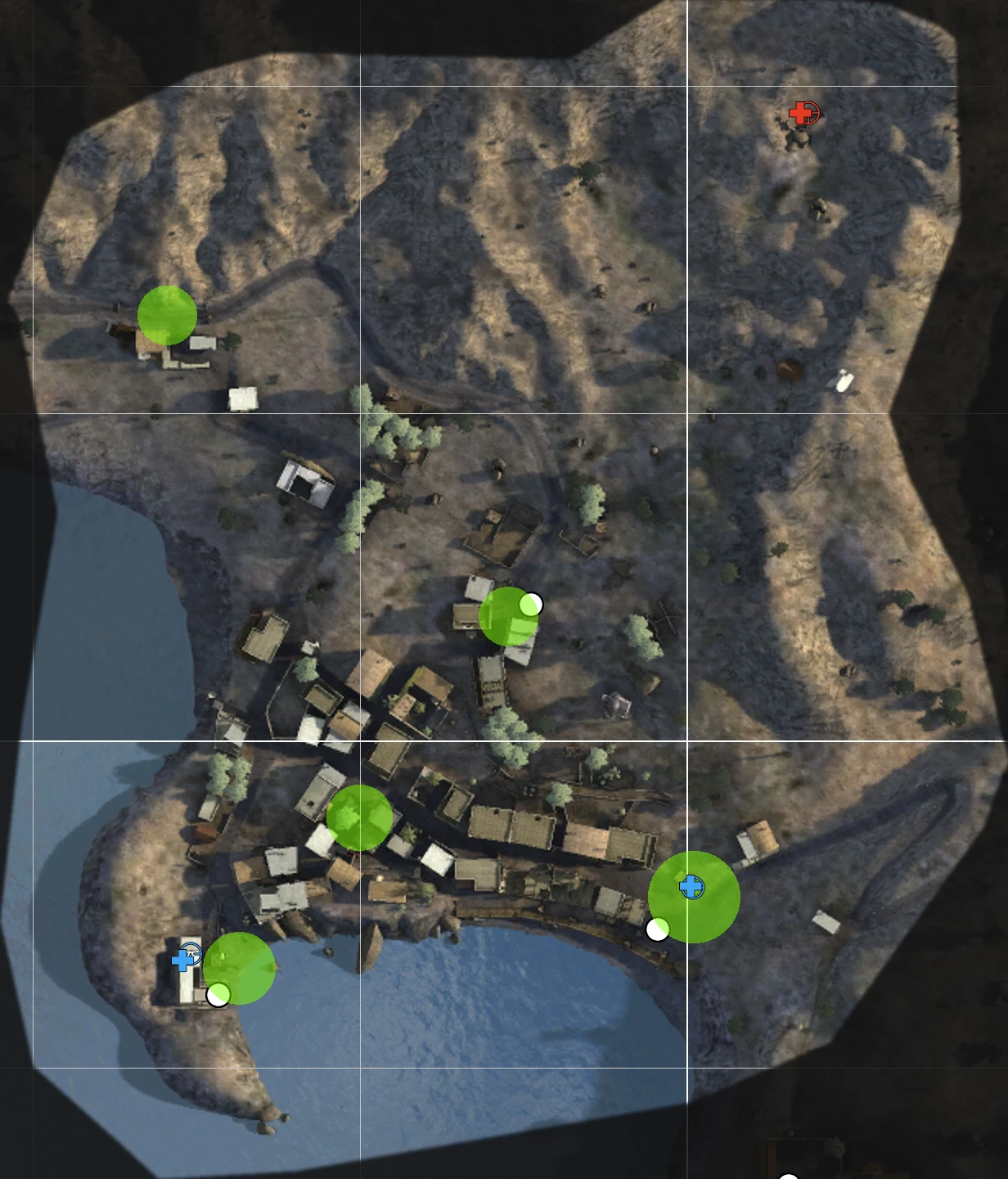
Task: Select the blue cross beside the white peninsula building
Action: 183,960
